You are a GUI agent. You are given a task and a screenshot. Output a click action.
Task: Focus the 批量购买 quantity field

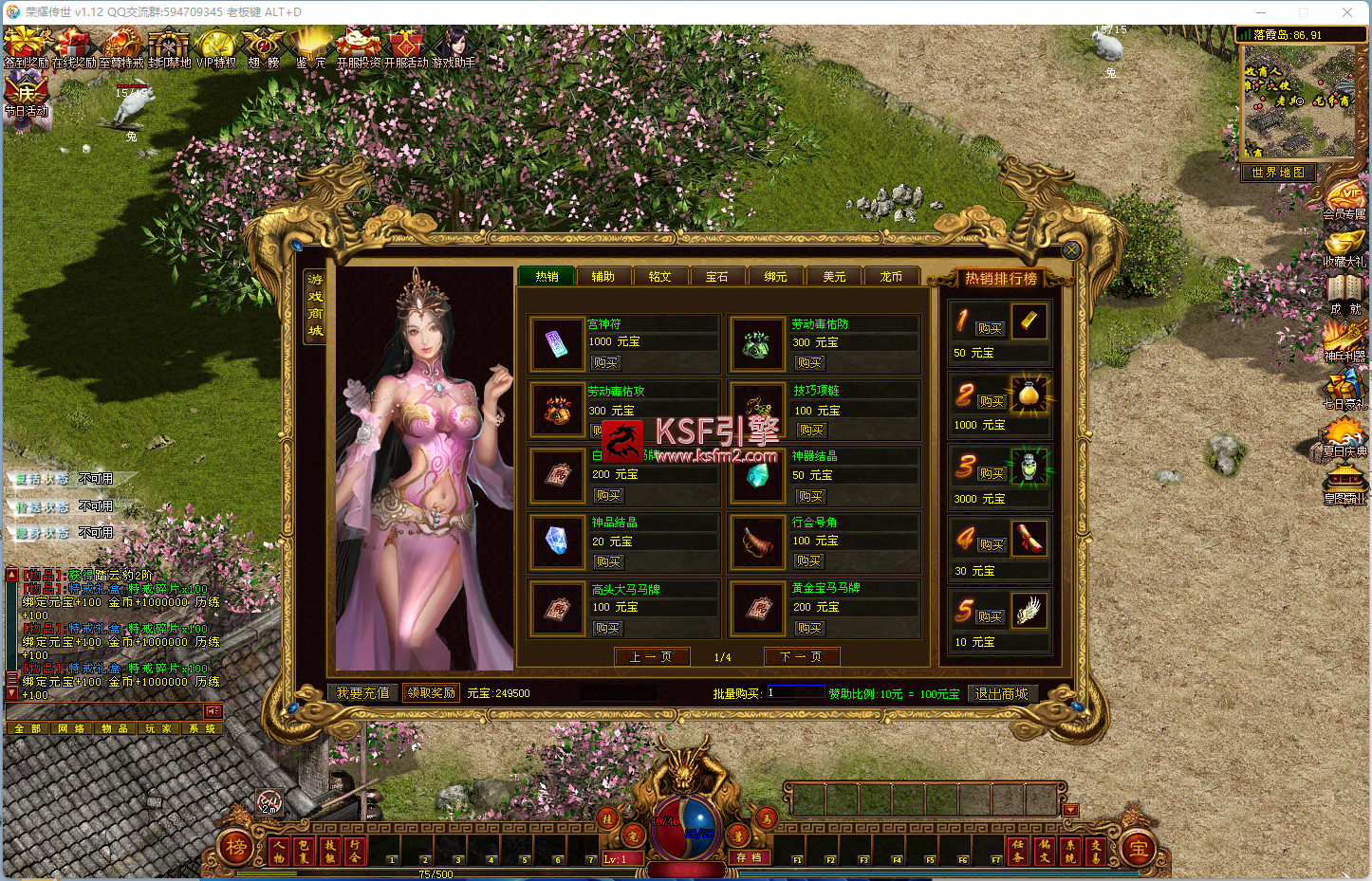pos(795,692)
